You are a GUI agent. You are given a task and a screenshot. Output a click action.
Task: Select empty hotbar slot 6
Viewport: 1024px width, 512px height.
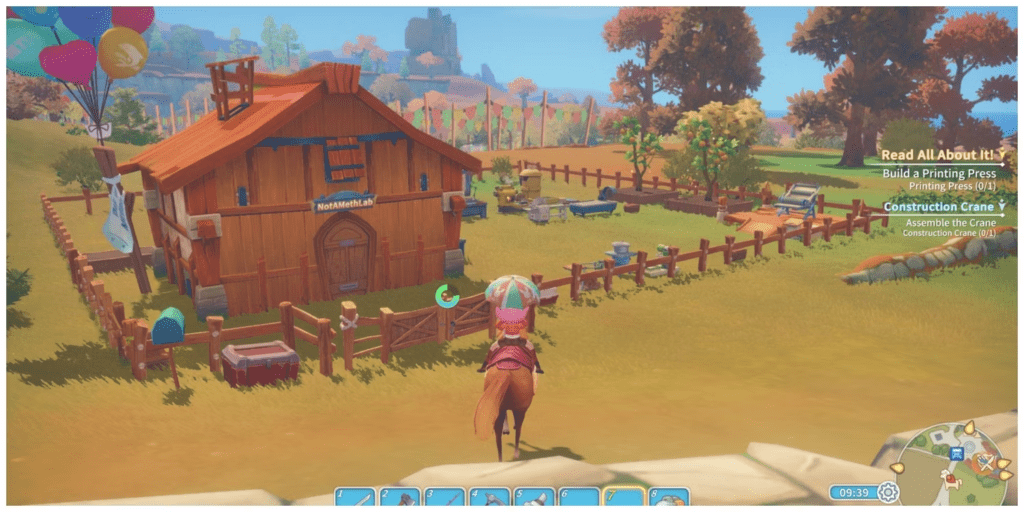pyautogui.click(x=579, y=497)
